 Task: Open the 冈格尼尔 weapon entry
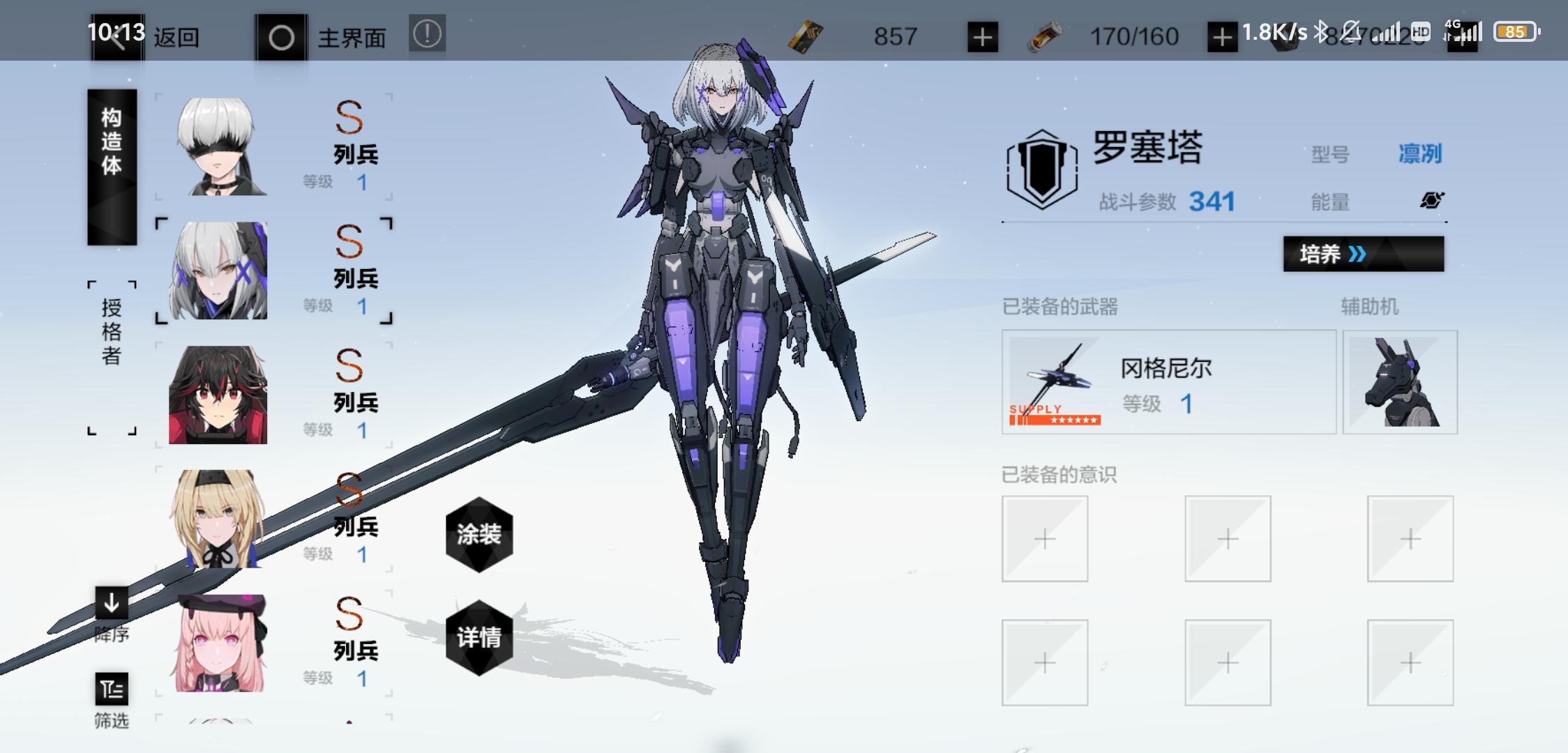(1168, 383)
